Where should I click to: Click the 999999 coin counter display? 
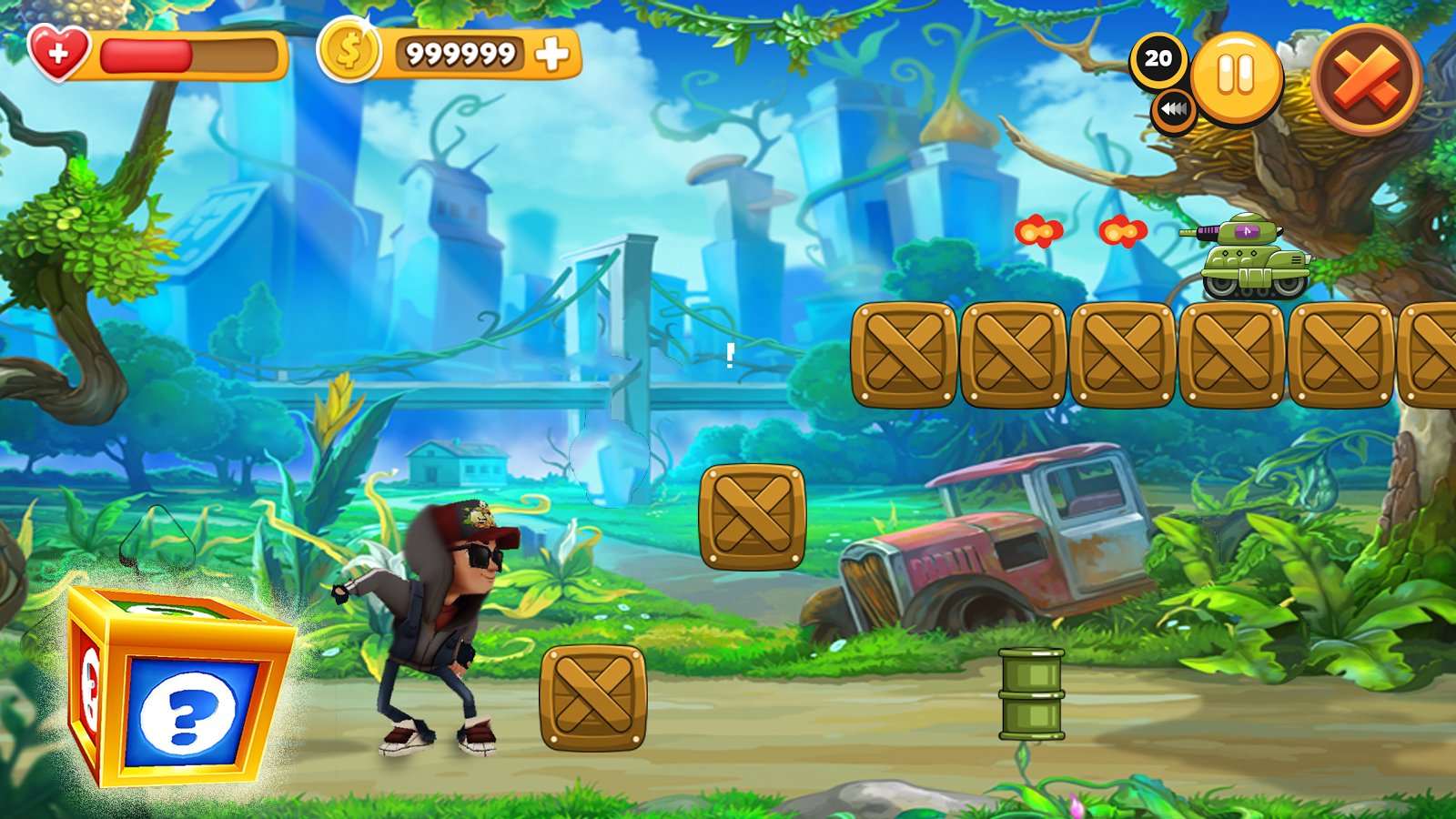pos(460,55)
